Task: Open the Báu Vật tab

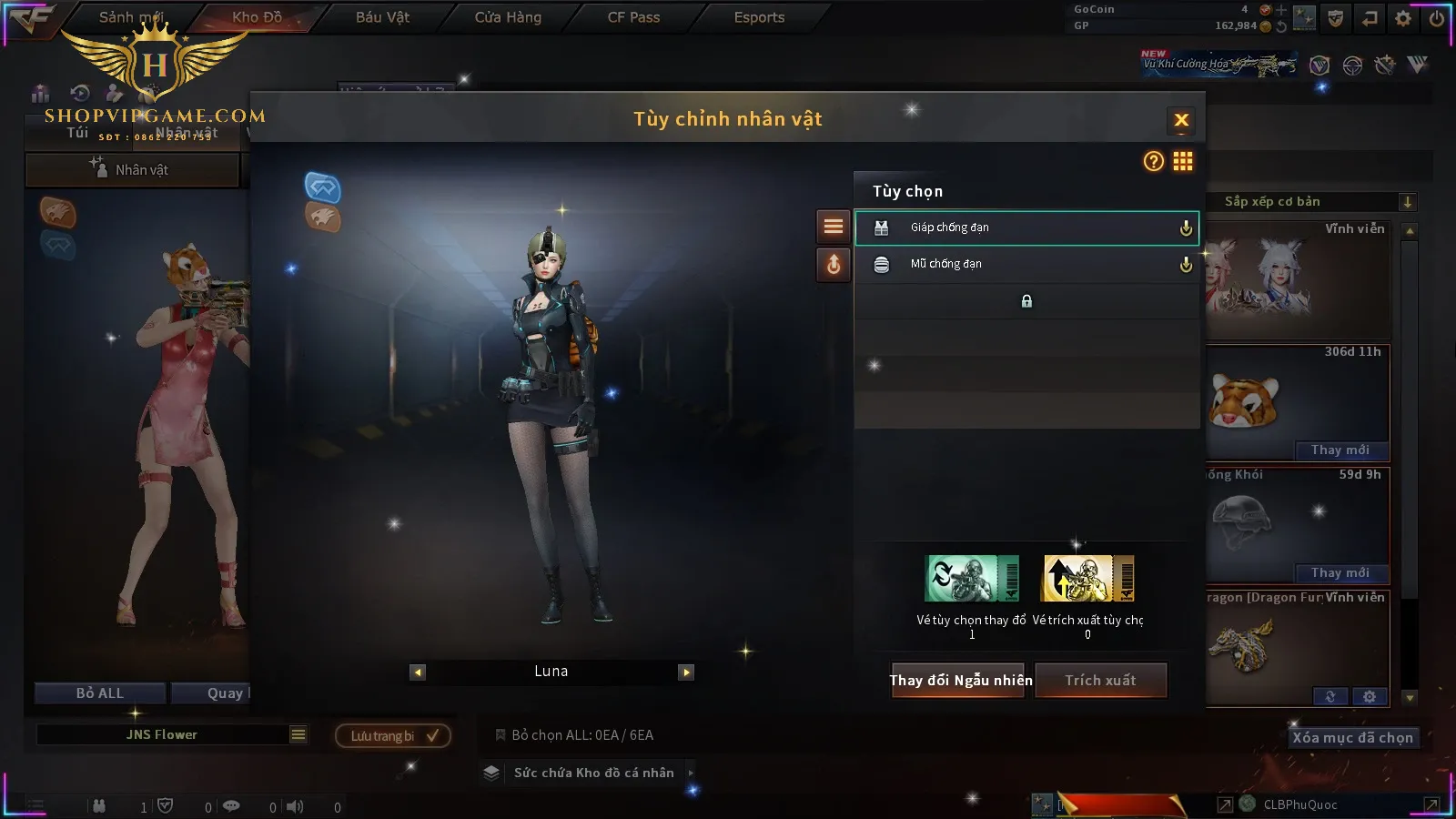Action: point(382,17)
